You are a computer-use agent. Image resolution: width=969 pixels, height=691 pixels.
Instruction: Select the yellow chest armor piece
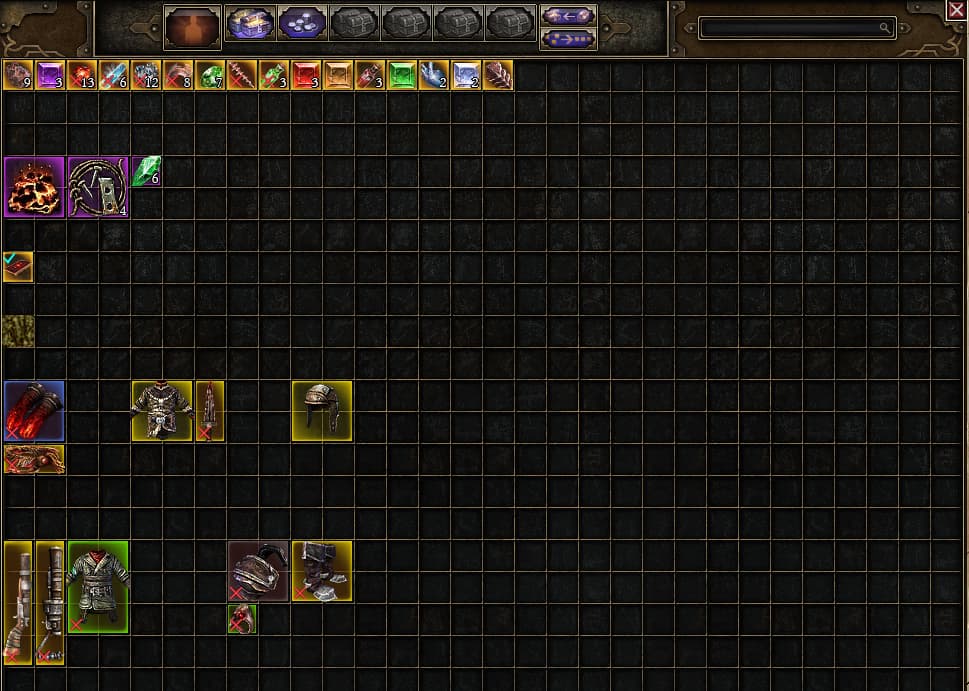click(162, 410)
